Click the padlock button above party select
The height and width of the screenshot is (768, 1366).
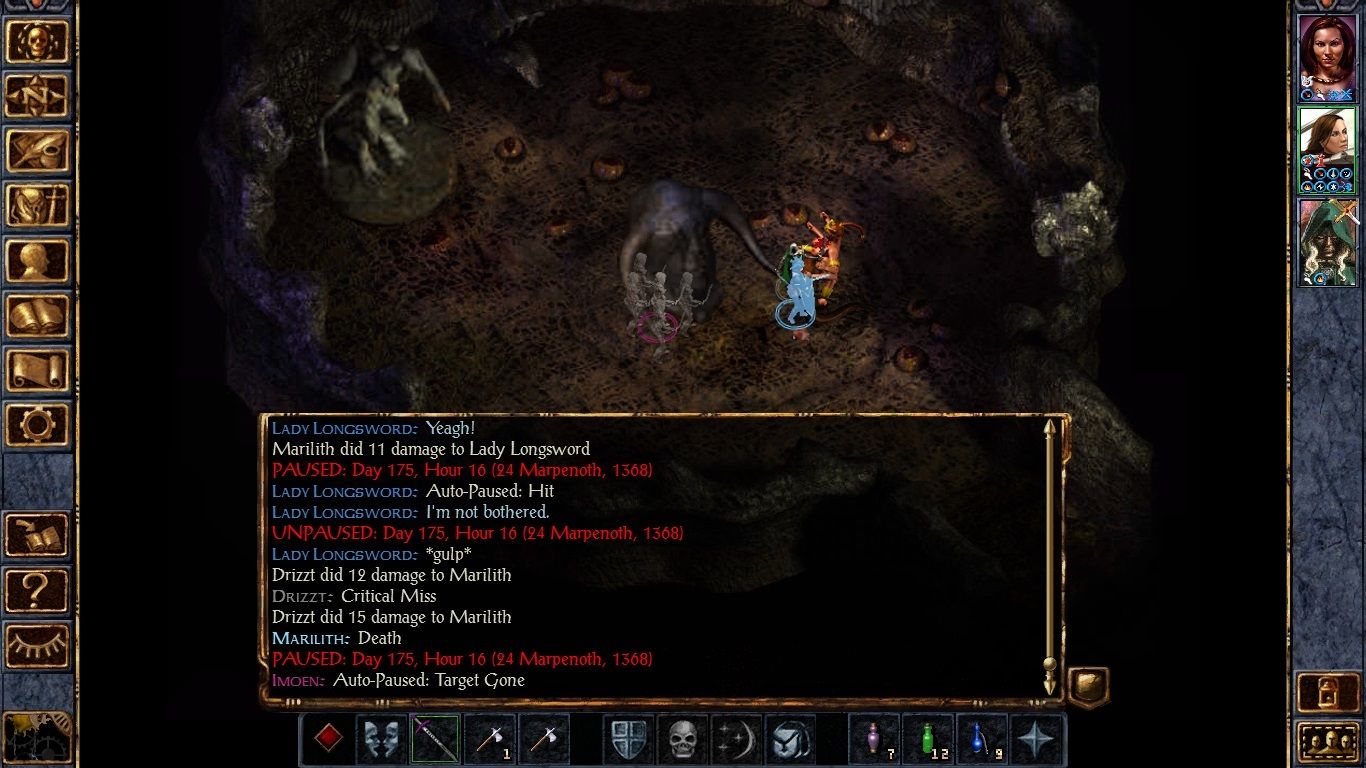point(1326,692)
